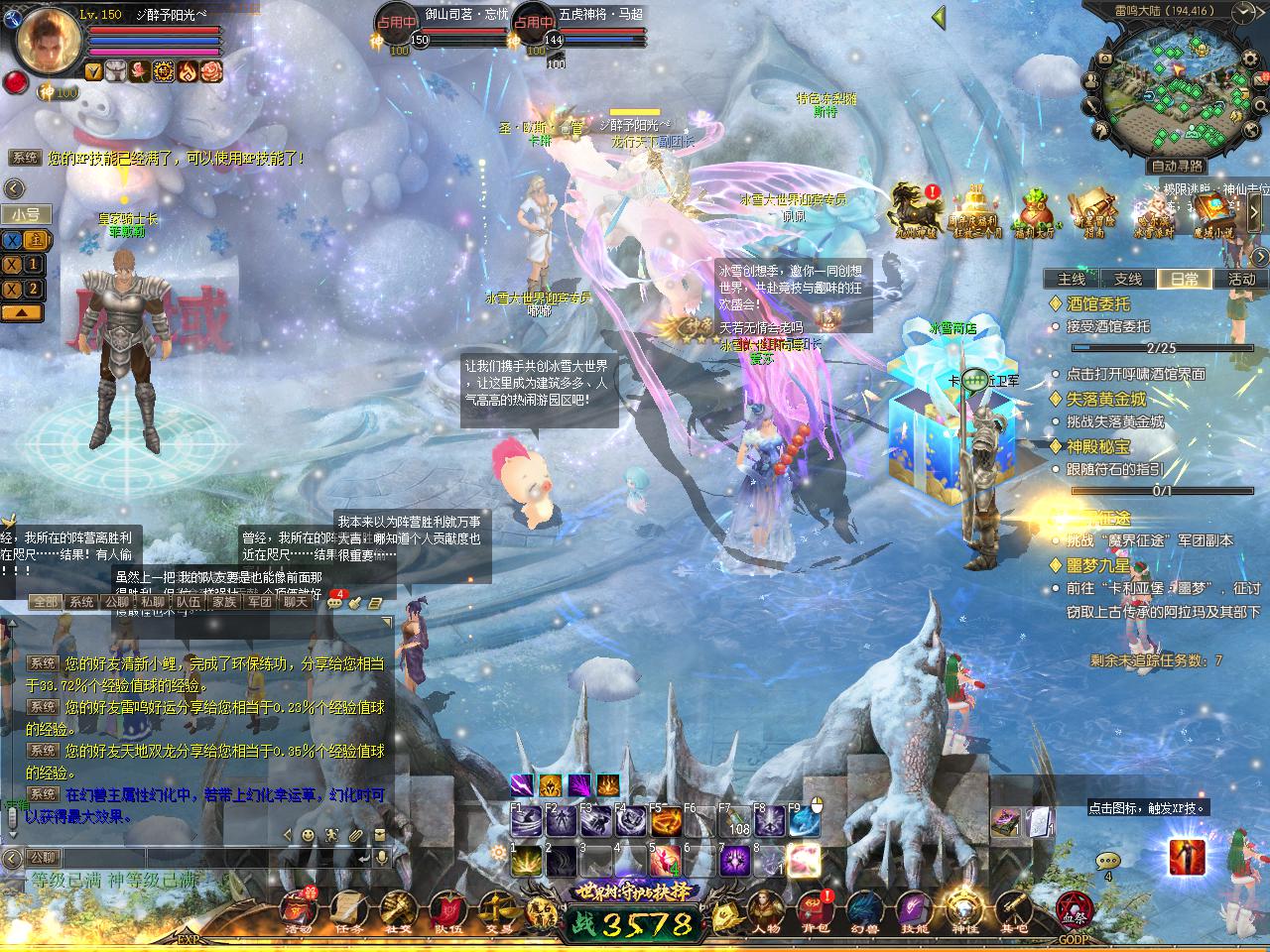Open the 福利大厅 welfare hall icon
Screen dimensions: 1270x952
[x=1038, y=209]
